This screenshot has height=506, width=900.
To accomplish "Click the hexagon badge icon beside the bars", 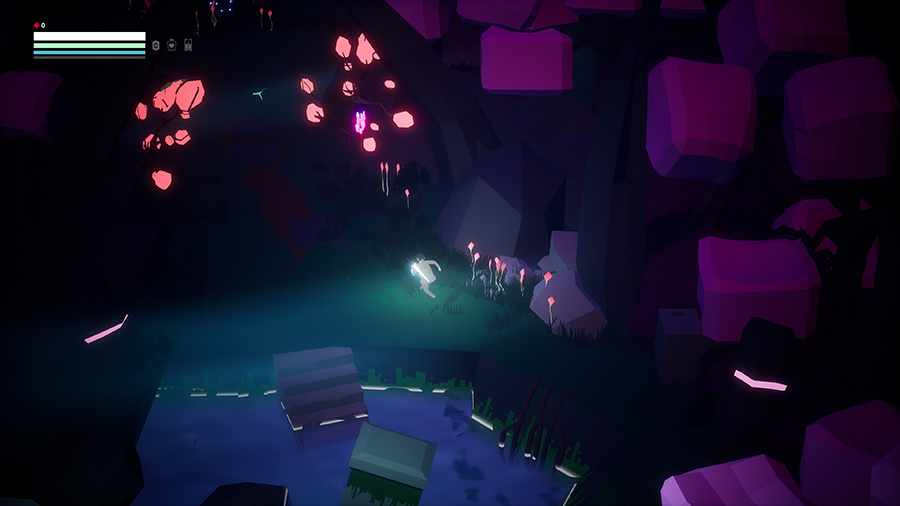I will pyautogui.click(x=156, y=45).
